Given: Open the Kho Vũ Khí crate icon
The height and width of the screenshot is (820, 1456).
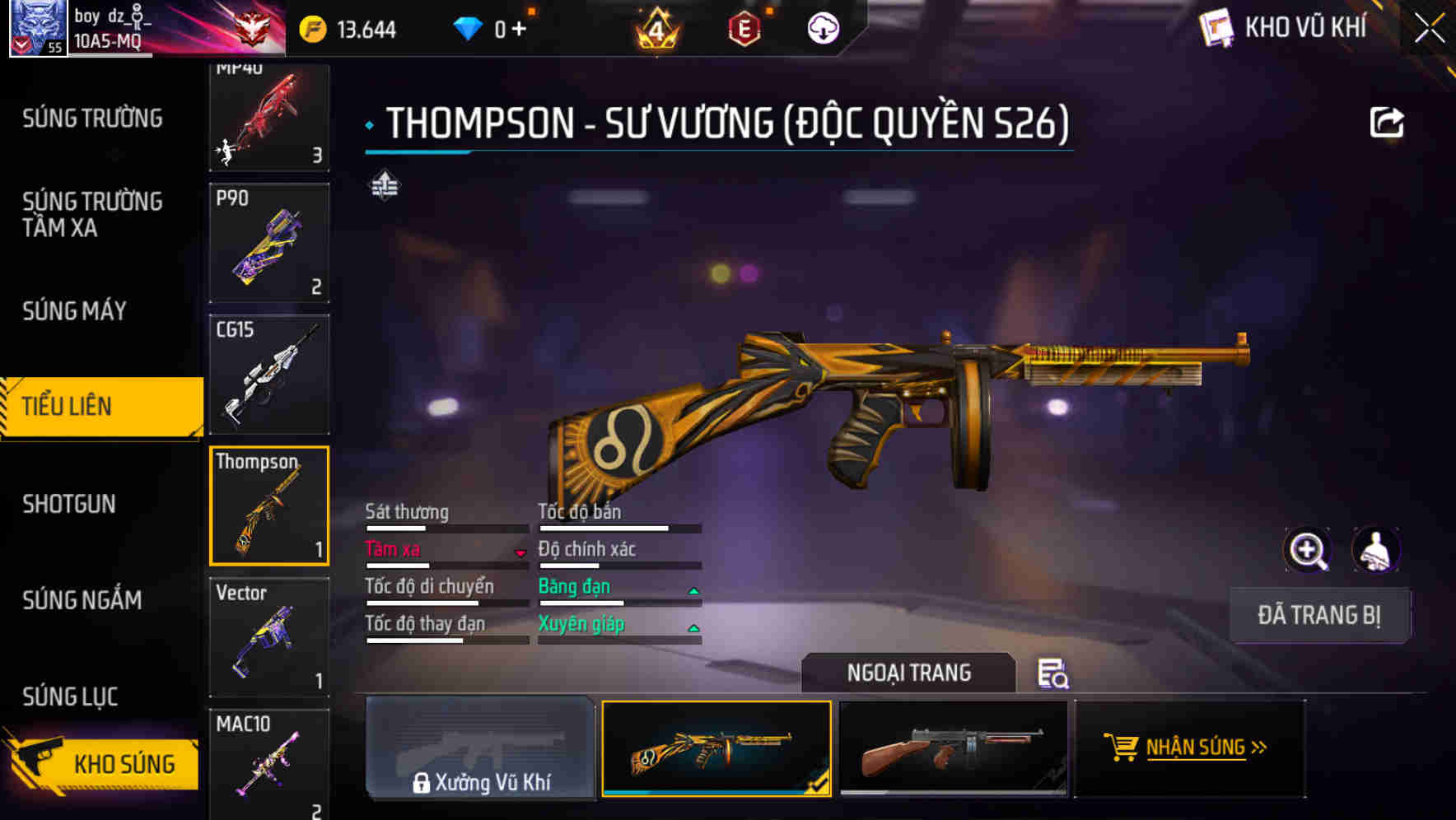Looking at the screenshot, I should coord(1216,27).
